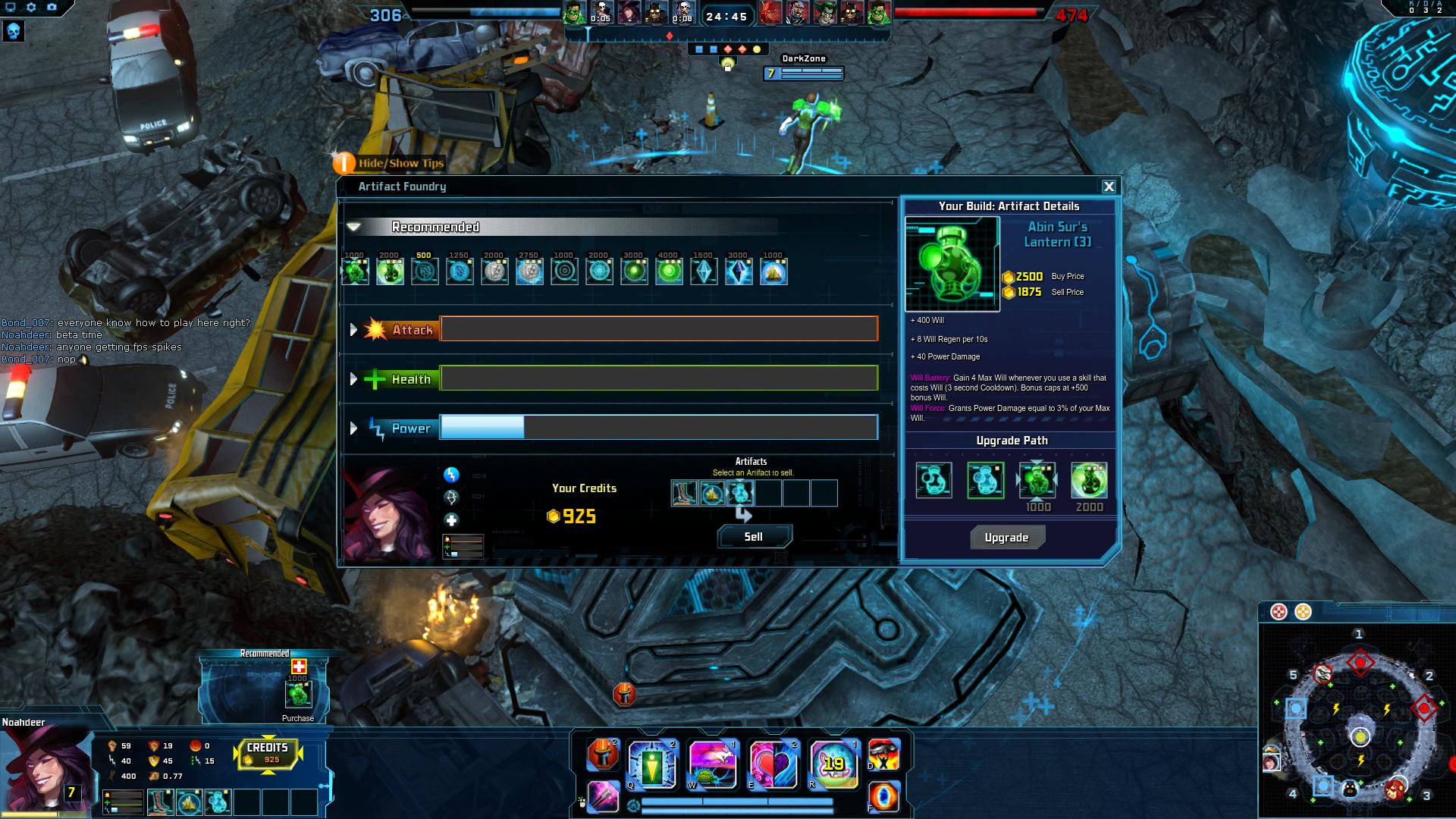
Task: Activate the Q ability icon
Action: 652,764
